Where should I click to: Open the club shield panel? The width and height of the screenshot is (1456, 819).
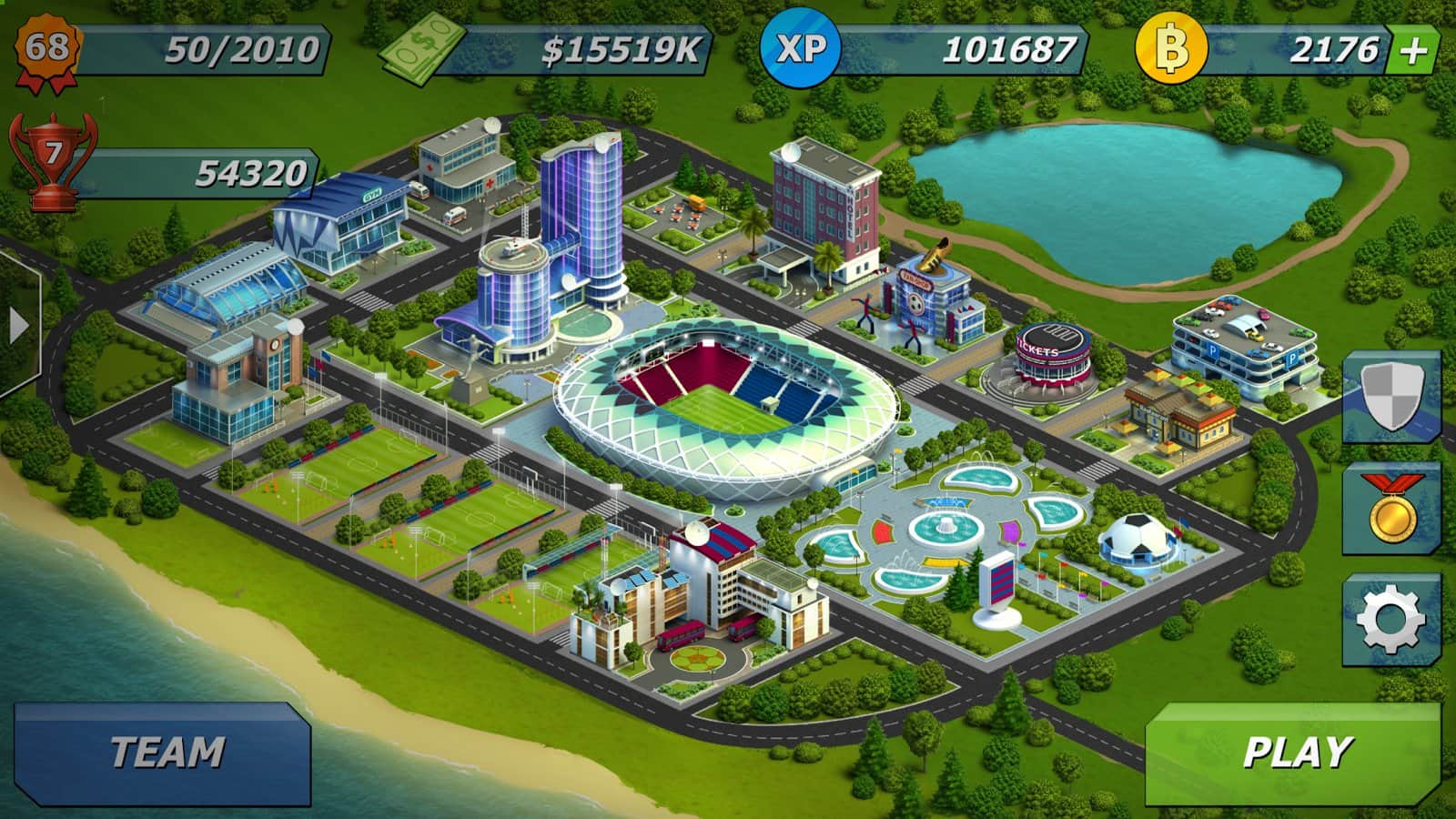pyautogui.click(x=1392, y=397)
